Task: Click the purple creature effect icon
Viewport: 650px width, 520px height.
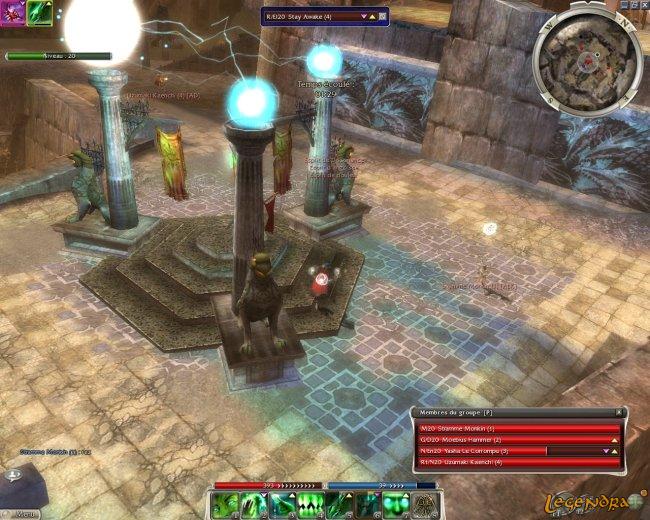Action: pyautogui.click(x=14, y=12)
